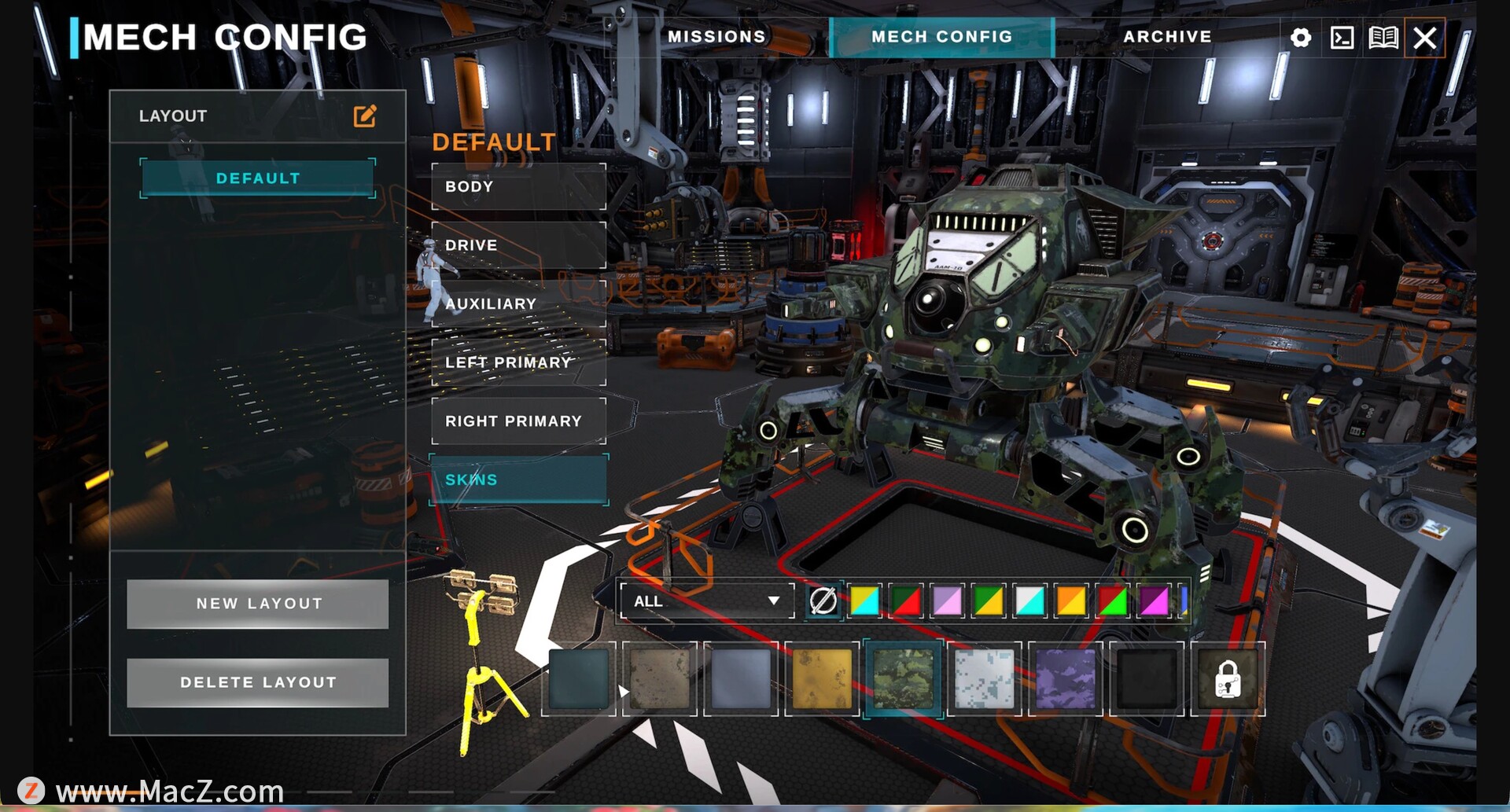Open the book codex icon
The height and width of the screenshot is (812, 1510).
[1383, 38]
